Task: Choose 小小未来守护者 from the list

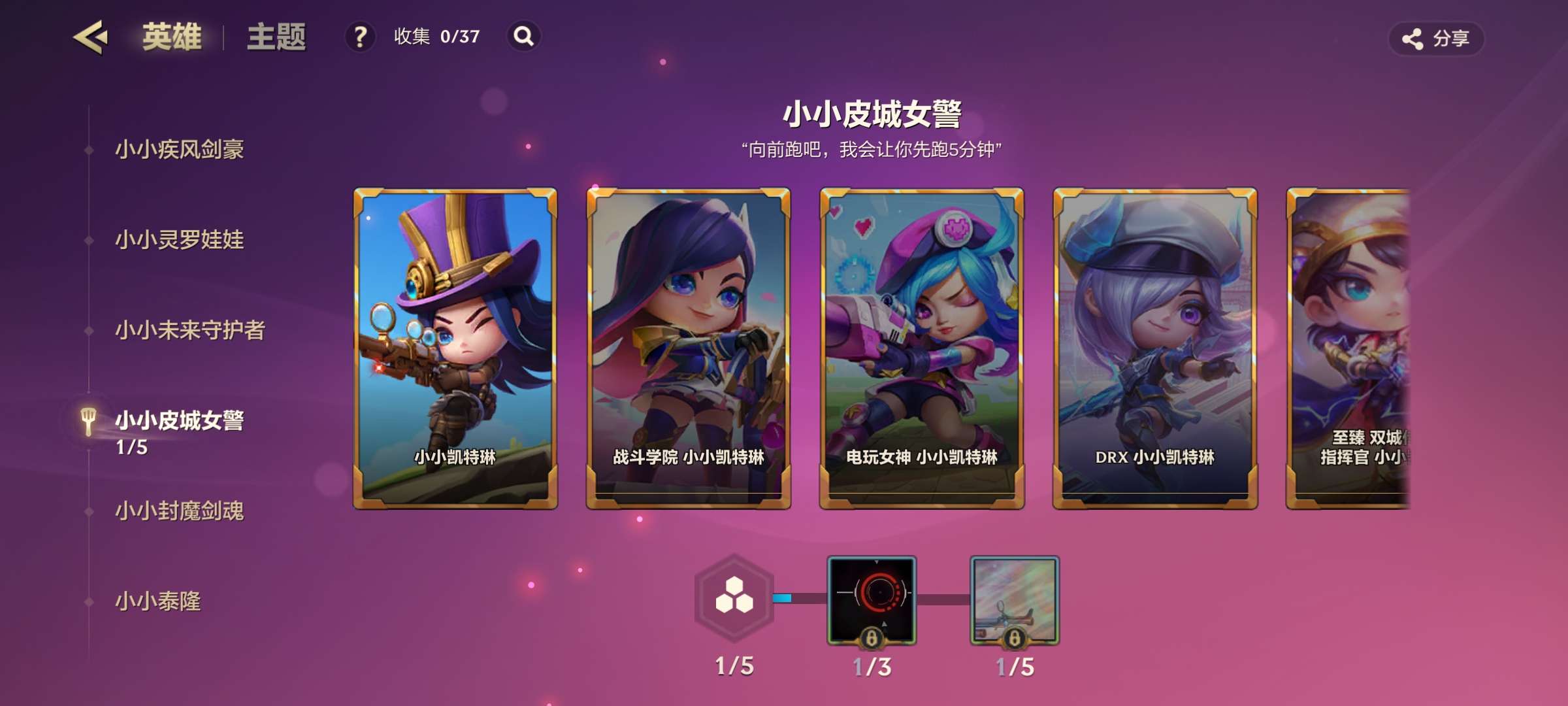Action: (x=189, y=330)
